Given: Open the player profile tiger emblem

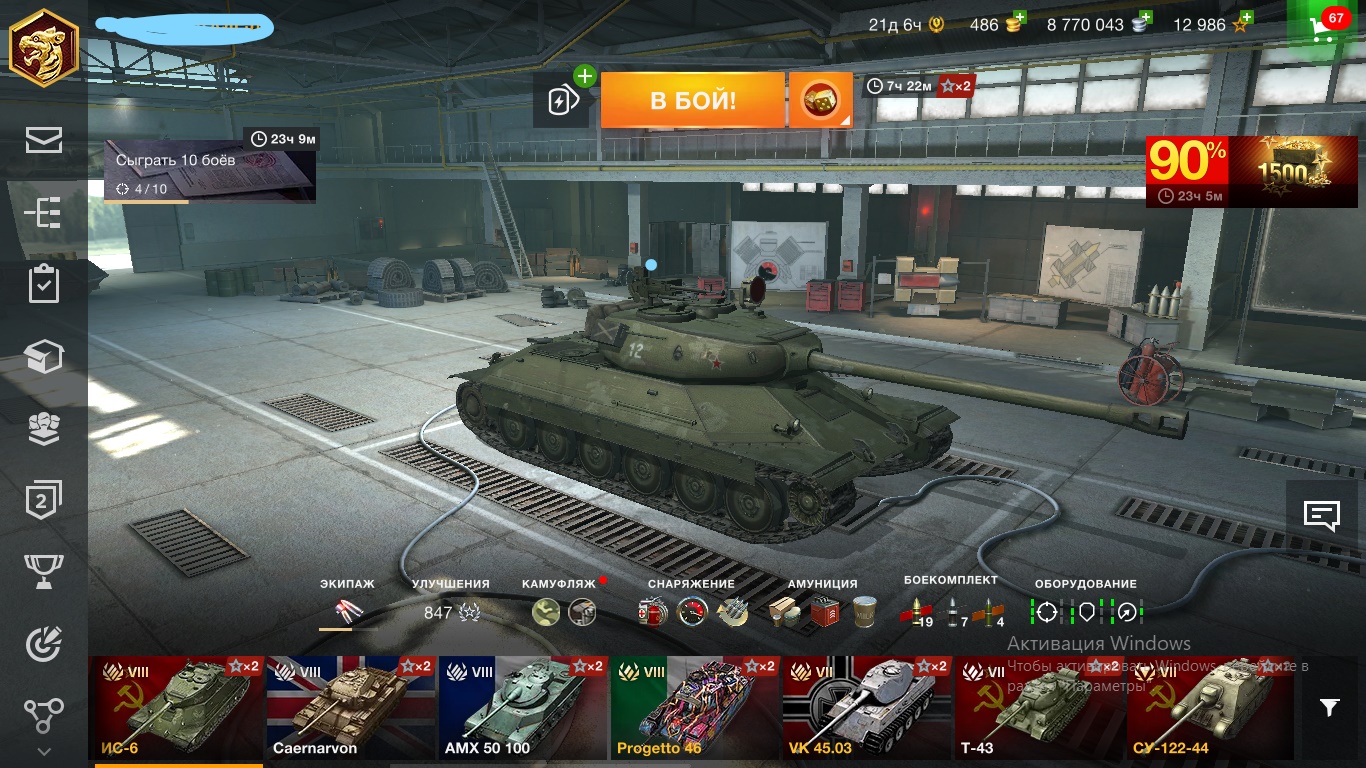Looking at the screenshot, I should tap(44, 48).
